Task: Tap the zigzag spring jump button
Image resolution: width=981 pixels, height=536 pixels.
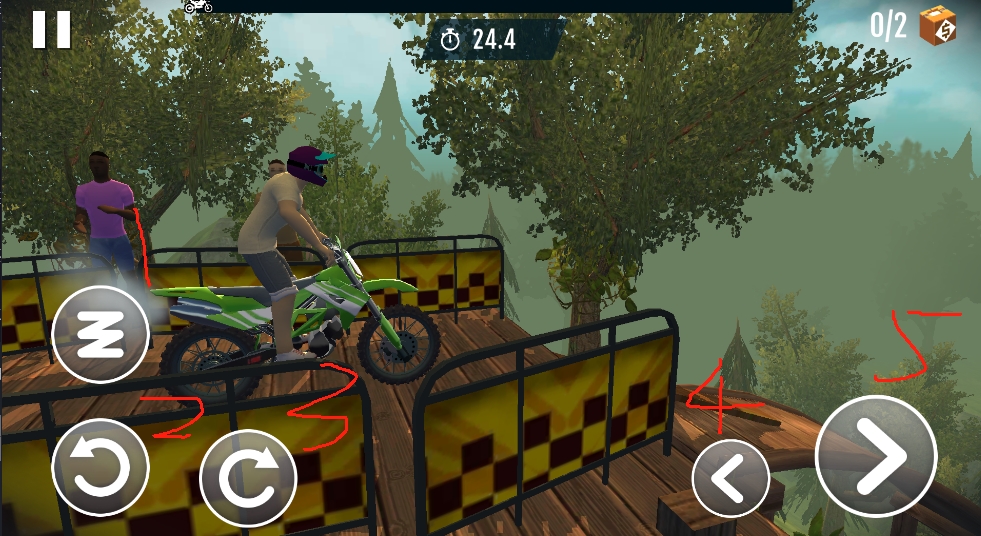Action: click(x=100, y=335)
